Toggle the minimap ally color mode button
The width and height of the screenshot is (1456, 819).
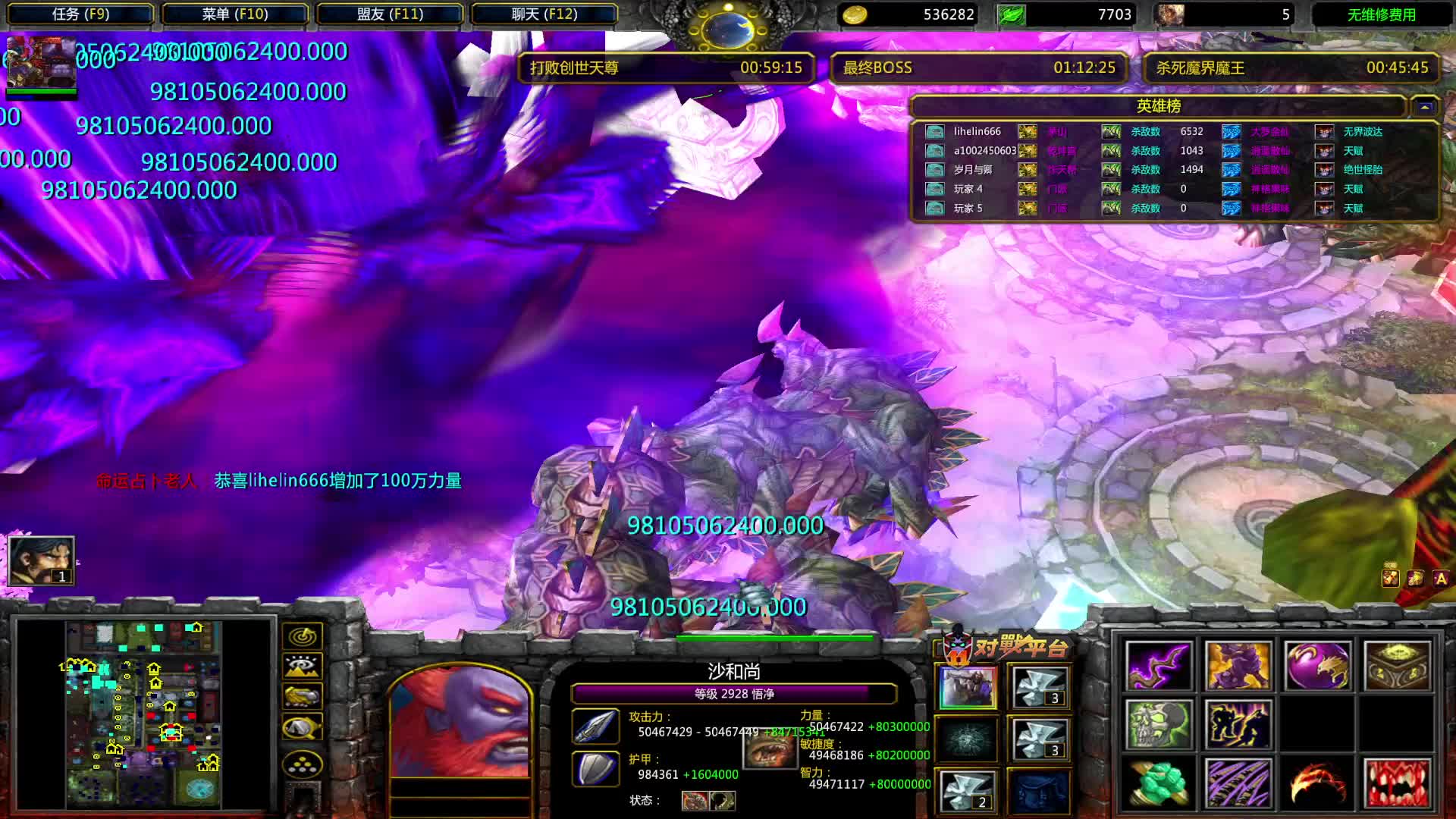point(303,696)
